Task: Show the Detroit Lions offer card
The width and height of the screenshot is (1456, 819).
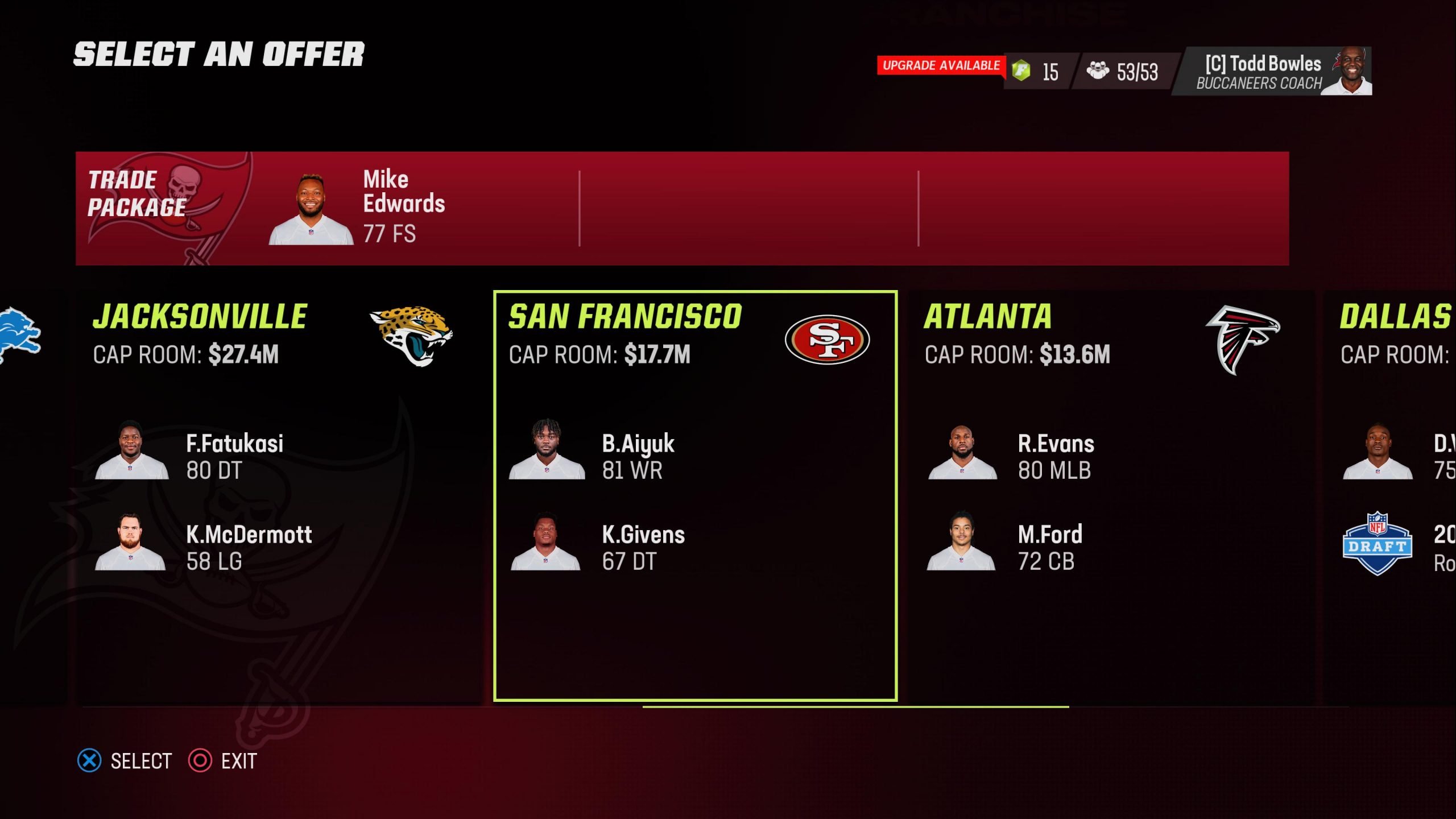Action: [x=20, y=336]
